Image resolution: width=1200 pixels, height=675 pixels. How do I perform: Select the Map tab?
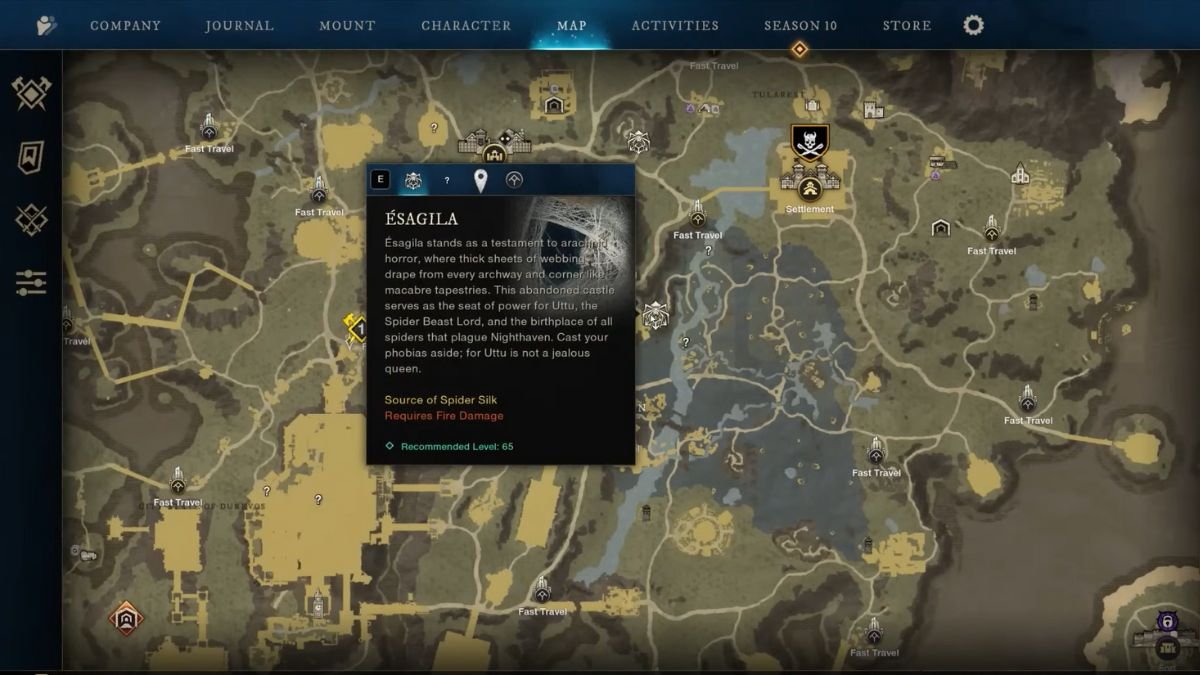coord(572,25)
